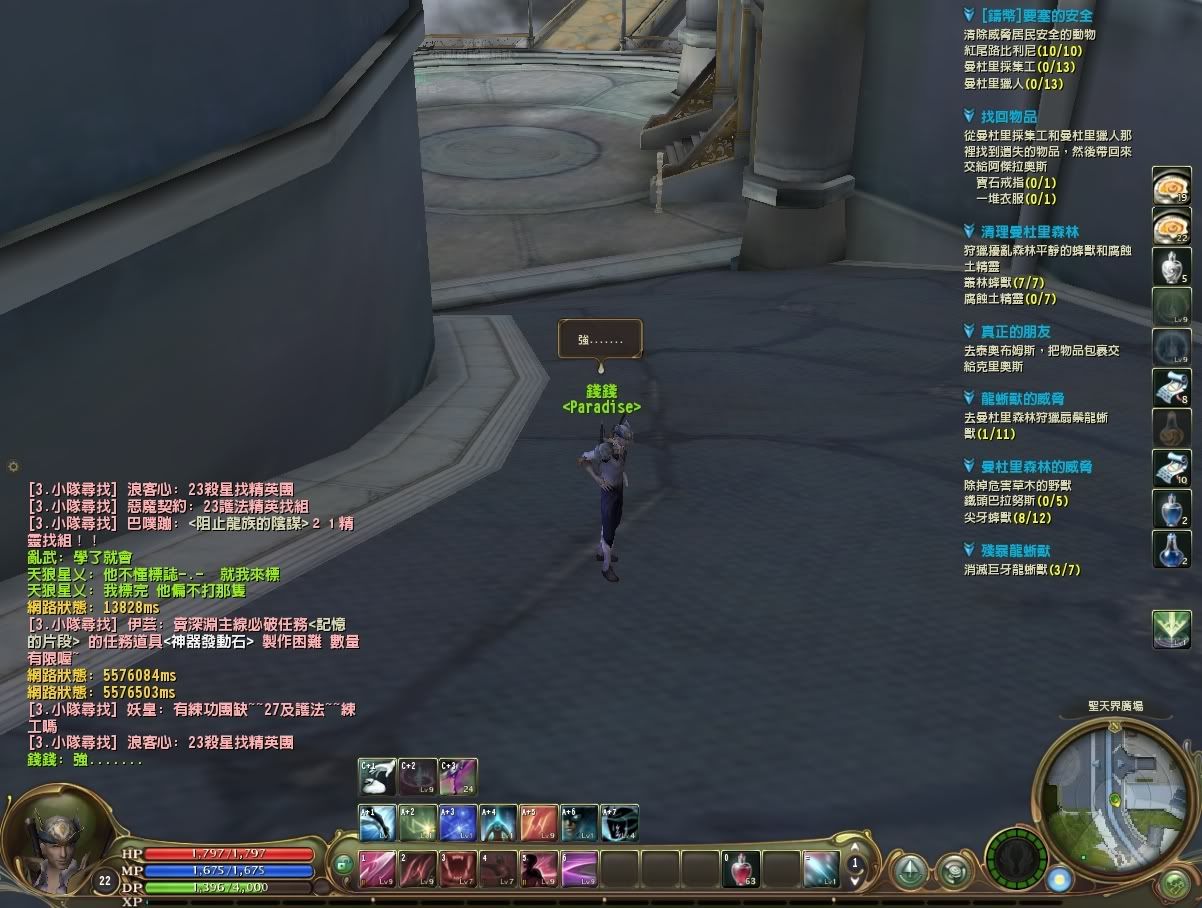Image resolution: width=1202 pixels, height=908 pixels.
Task: Open the 殘暴龍蜥獸 quest in the tracker
Action: [x=1015, y=550]
